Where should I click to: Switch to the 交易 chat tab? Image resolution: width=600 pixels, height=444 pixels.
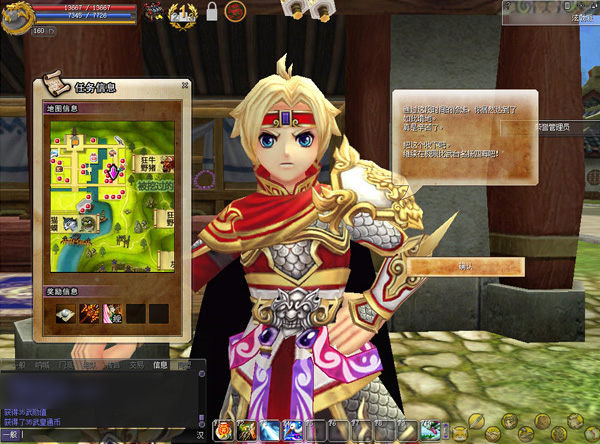pos(136,366)
